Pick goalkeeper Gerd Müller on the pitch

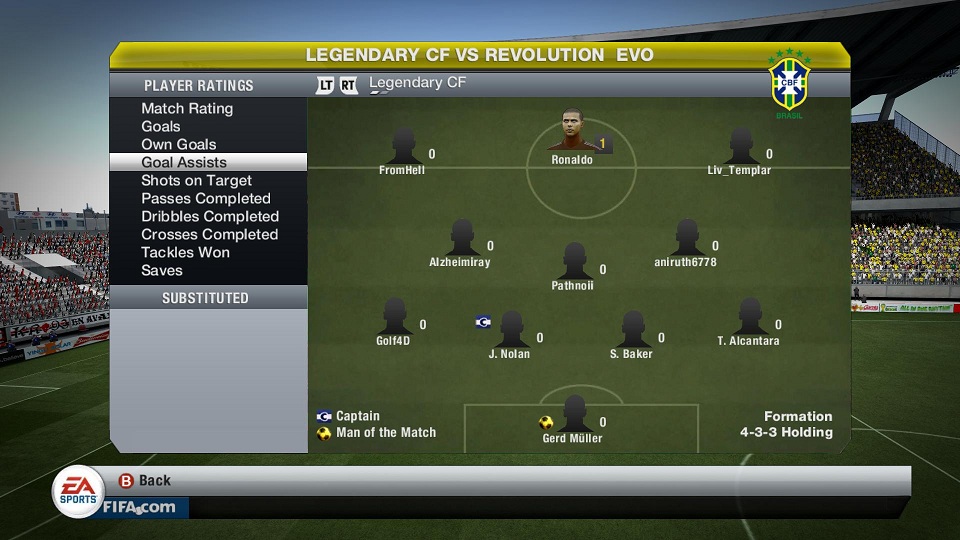574,413
